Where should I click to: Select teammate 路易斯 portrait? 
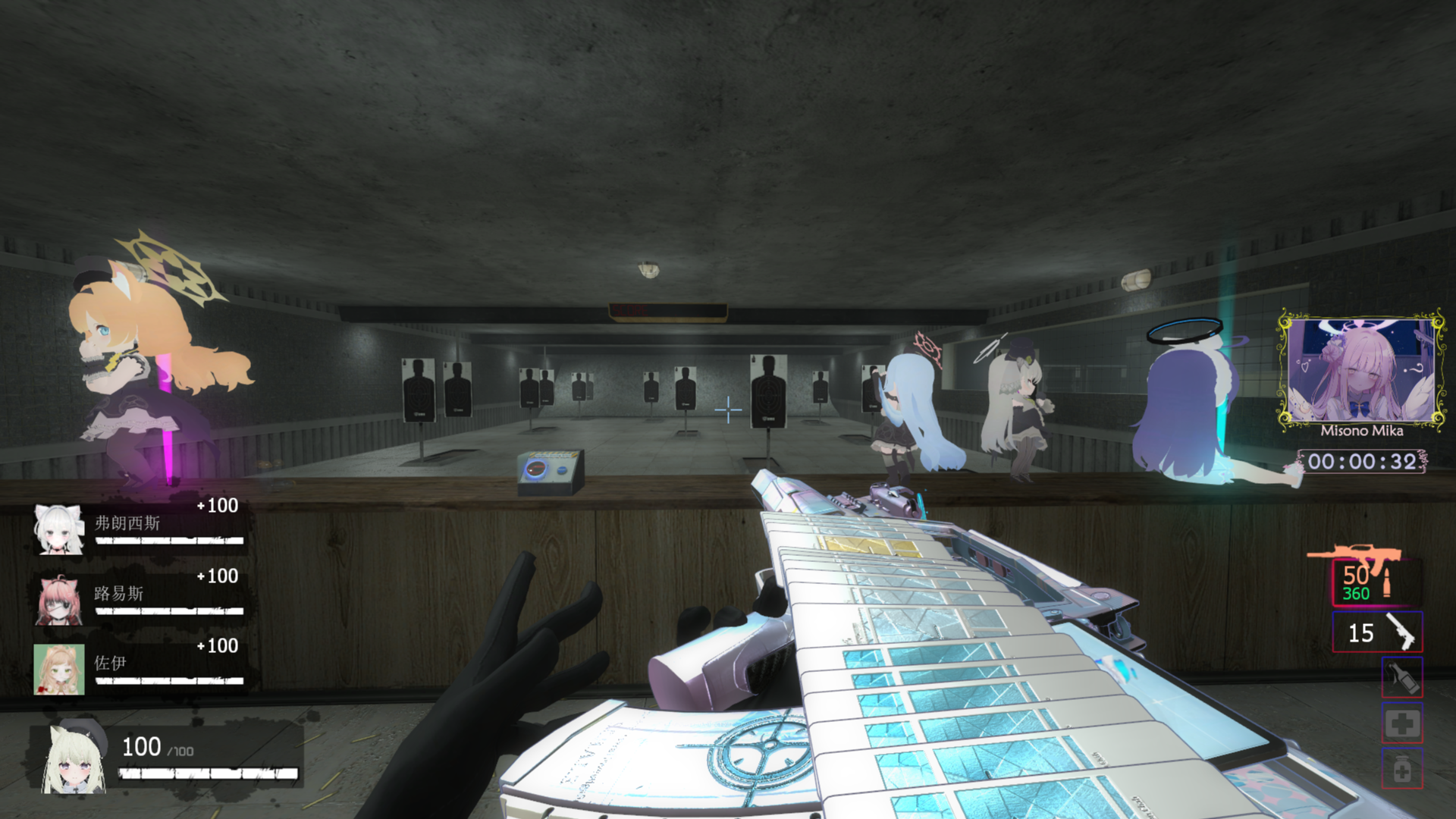pyautogui.click(x=59, y=599)
